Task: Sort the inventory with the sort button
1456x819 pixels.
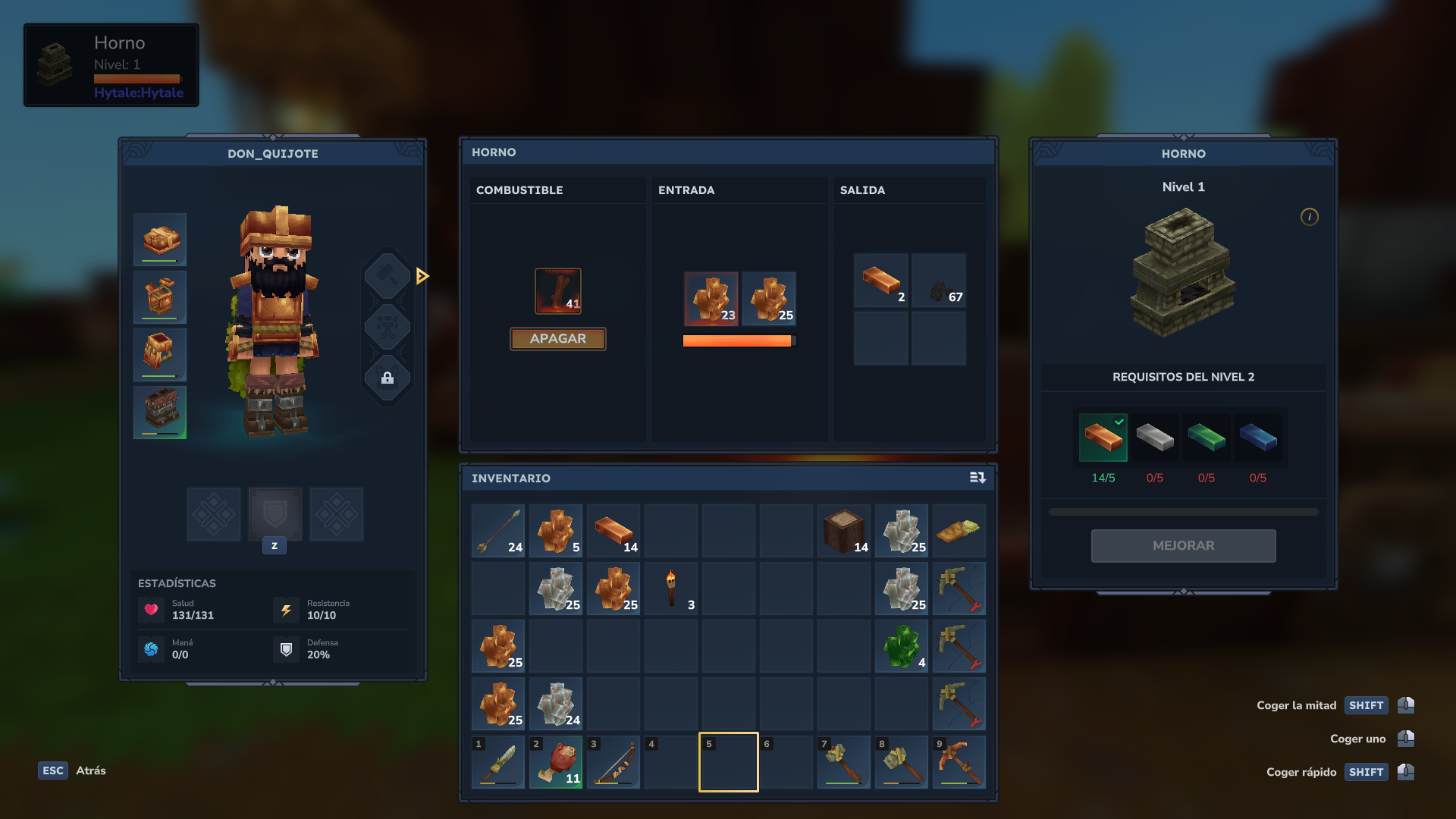Action: pyautogui.click(x=977, y=478)
